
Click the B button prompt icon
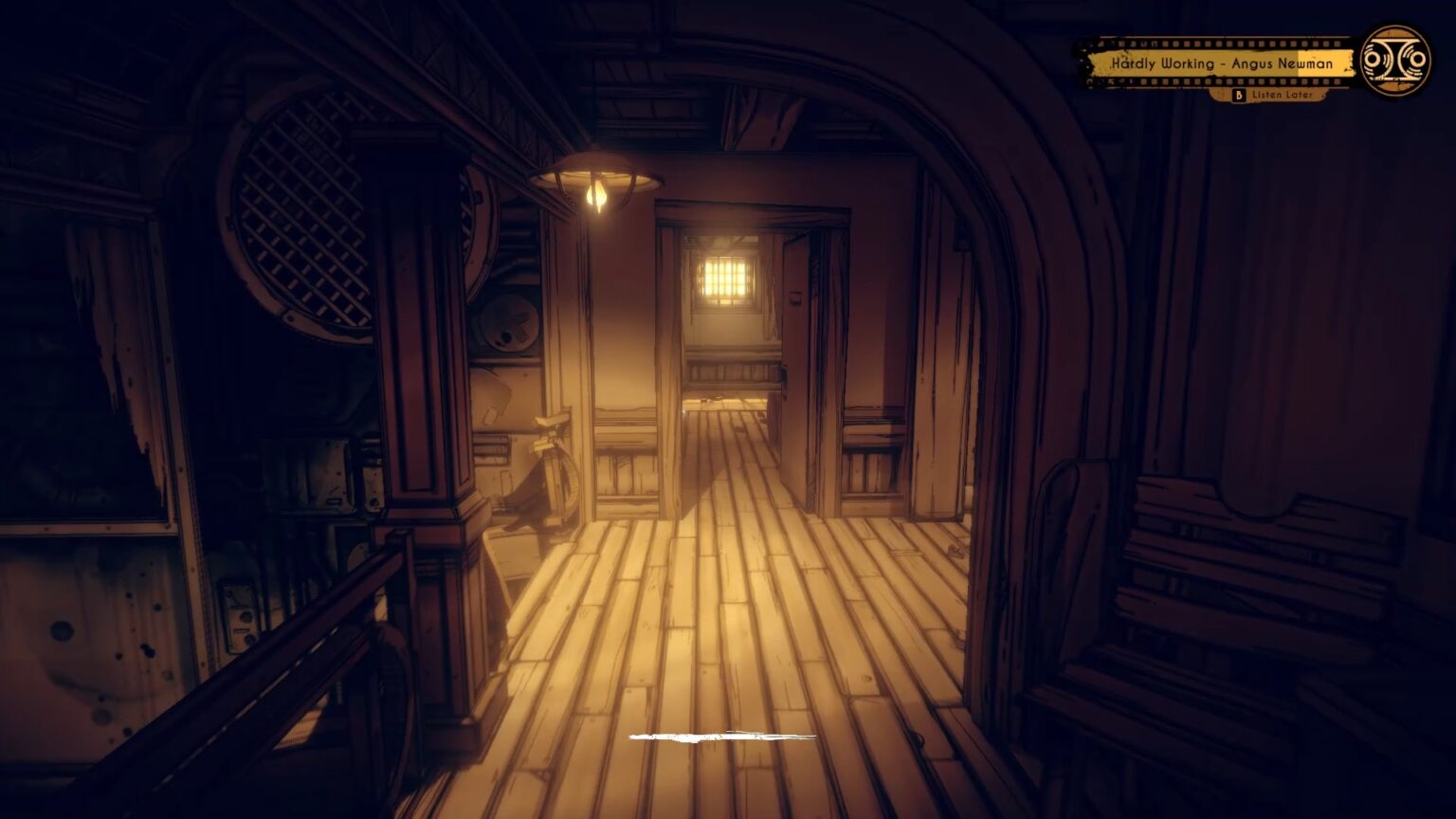pos(1240,95)
